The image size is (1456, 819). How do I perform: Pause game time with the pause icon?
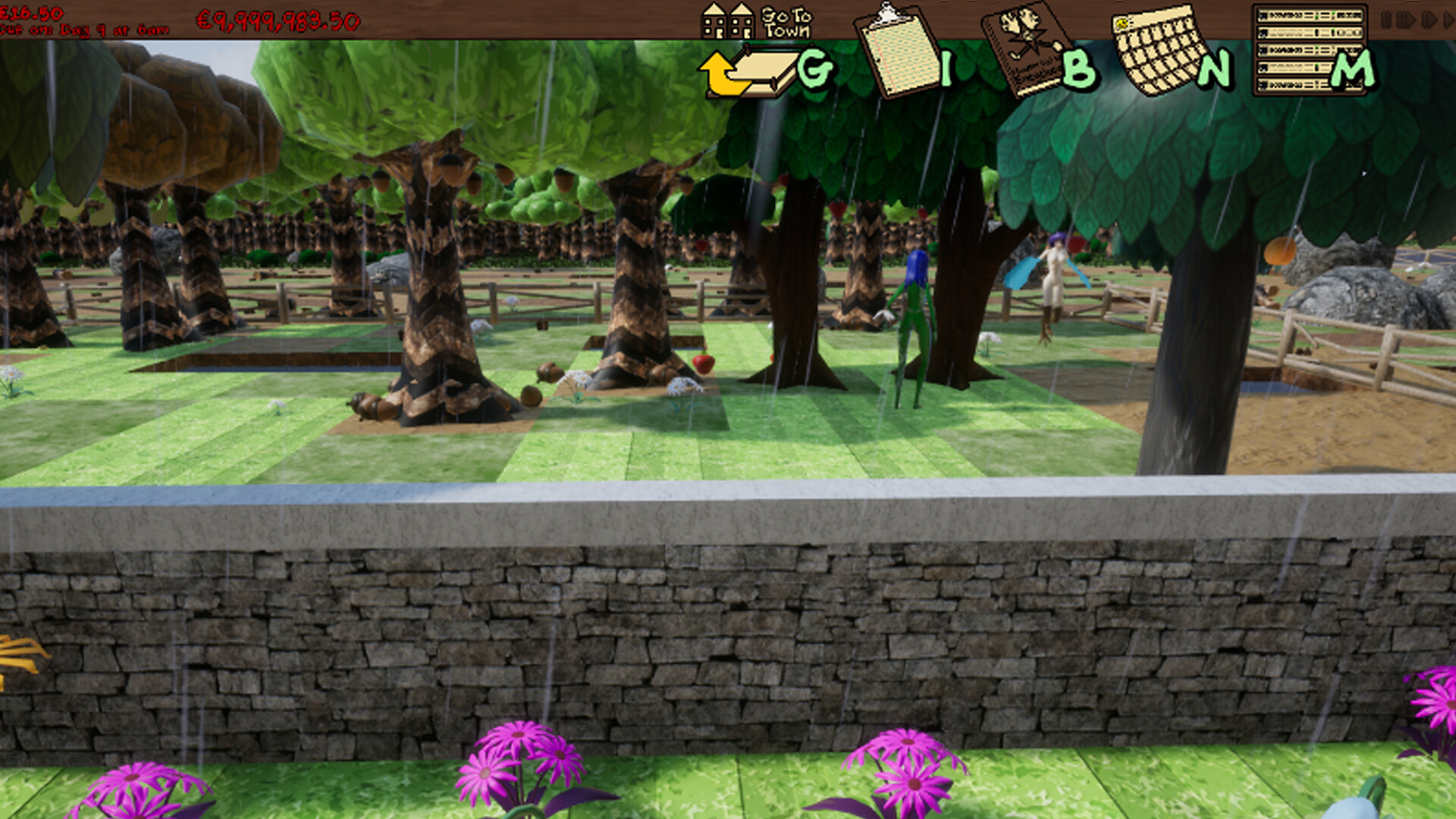click(1386, 17)
